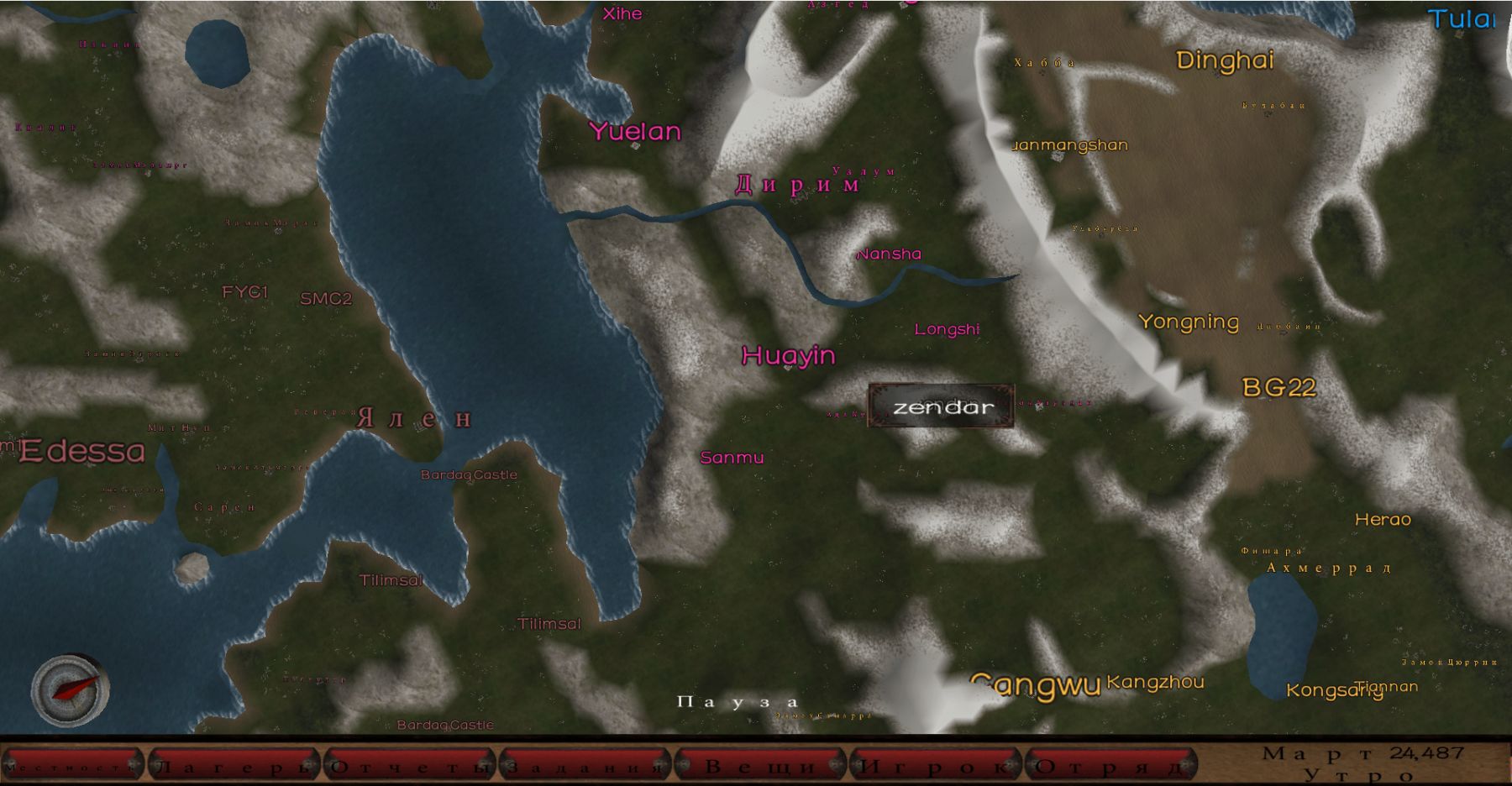The width and height of the screenshot is (1512, 786).
Task: Choose the Dinghai town map label
Action: (1225, 60)
